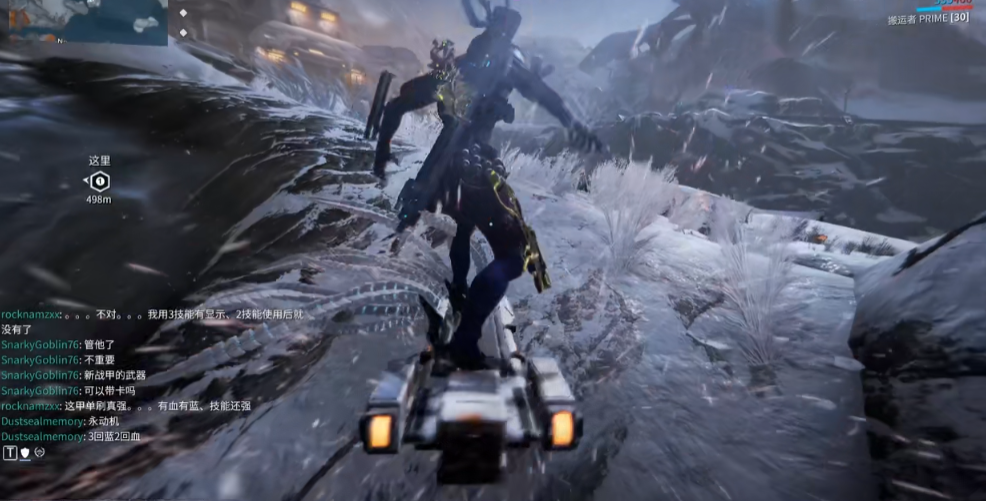Open the chat text input T icon
This screenshot has width=986, height=501.
click(10, 453)
